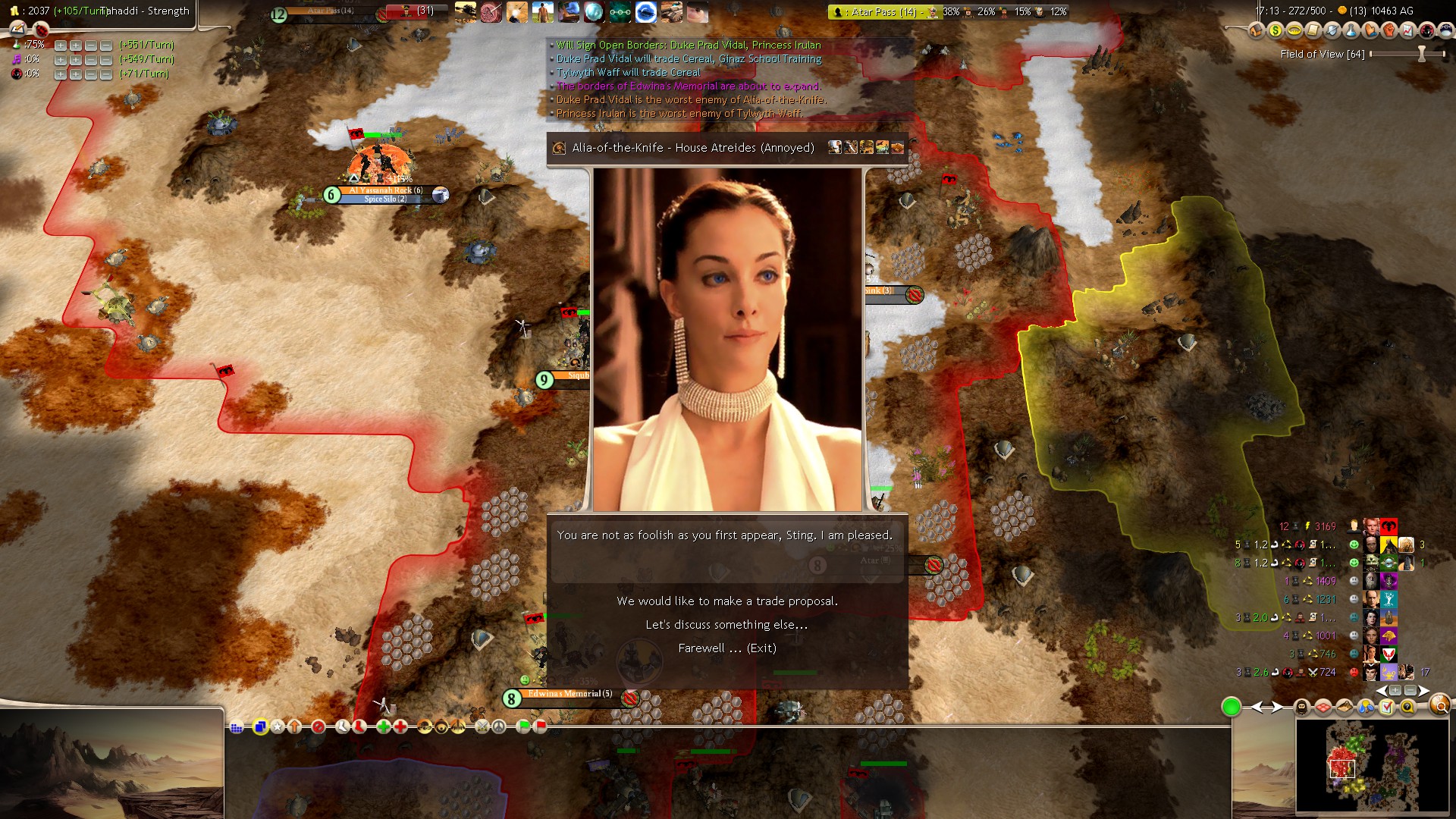Open the Technology Advisor flask icon
The width and height of the screenshot is (1456, 819).
[x=1350, y=31]
